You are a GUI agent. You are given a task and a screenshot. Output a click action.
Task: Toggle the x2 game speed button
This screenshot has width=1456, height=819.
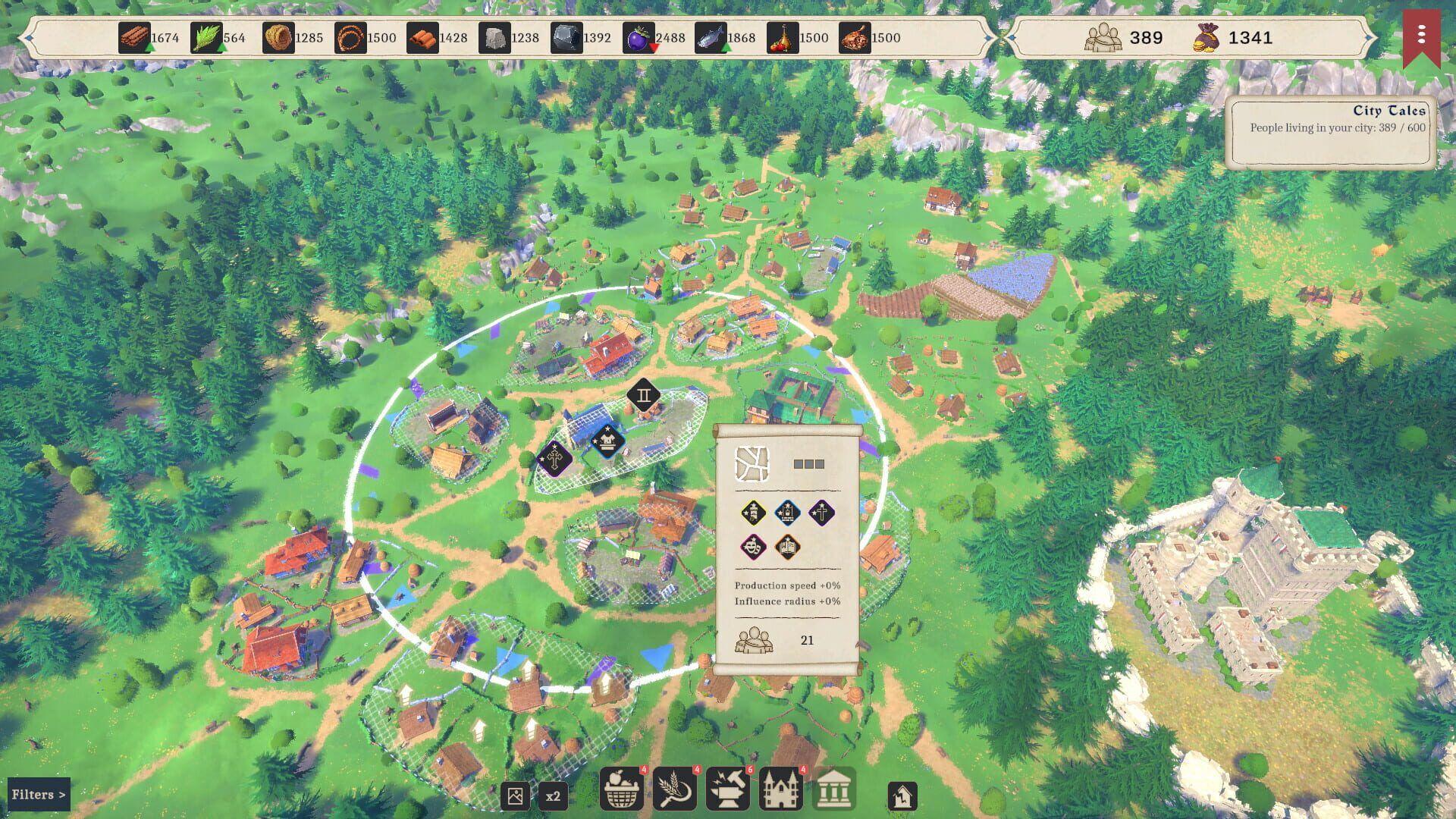[x=553, y=795]
